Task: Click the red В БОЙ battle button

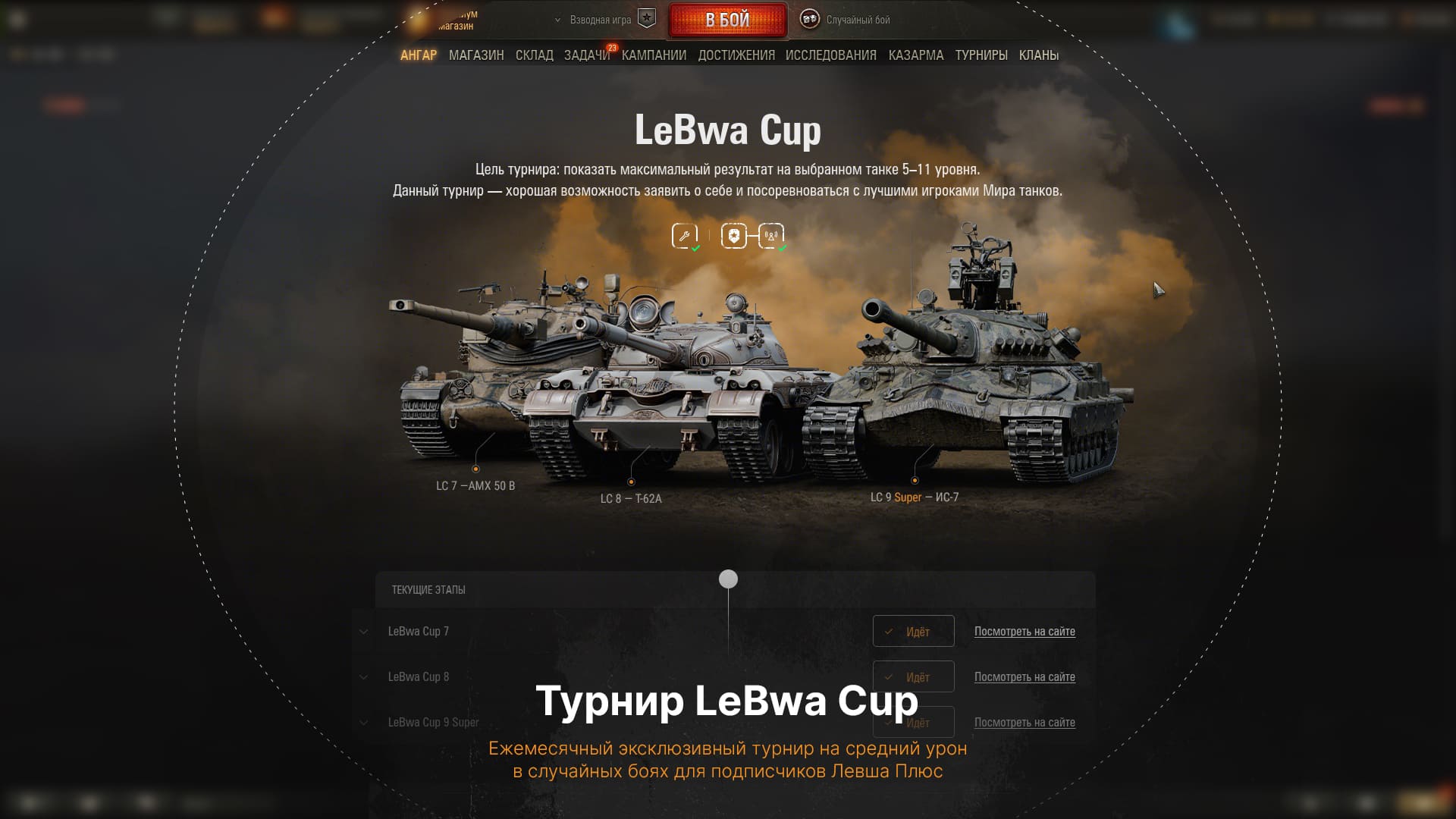Action: 727,20
